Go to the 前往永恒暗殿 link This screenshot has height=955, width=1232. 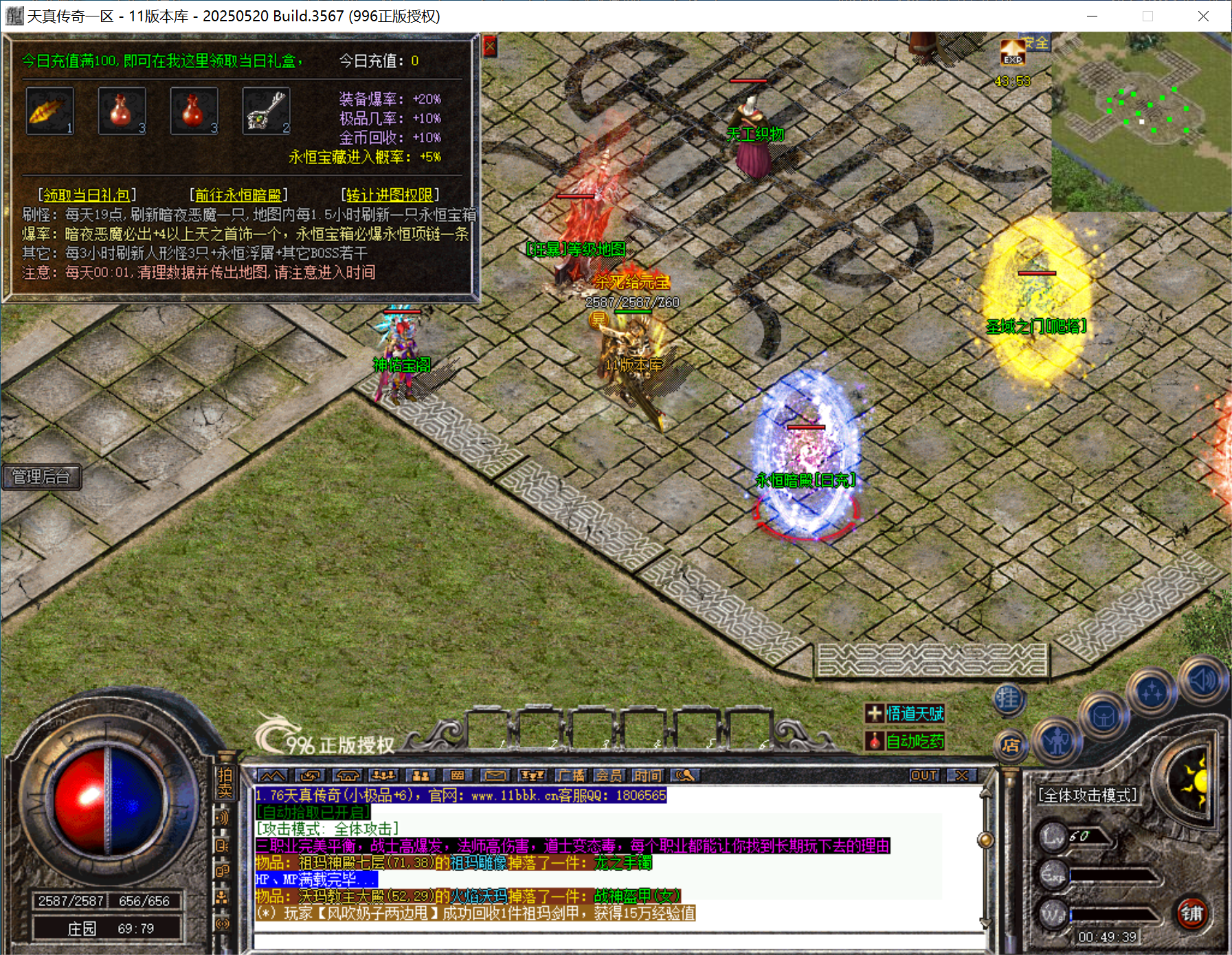[x=238, y=195]
